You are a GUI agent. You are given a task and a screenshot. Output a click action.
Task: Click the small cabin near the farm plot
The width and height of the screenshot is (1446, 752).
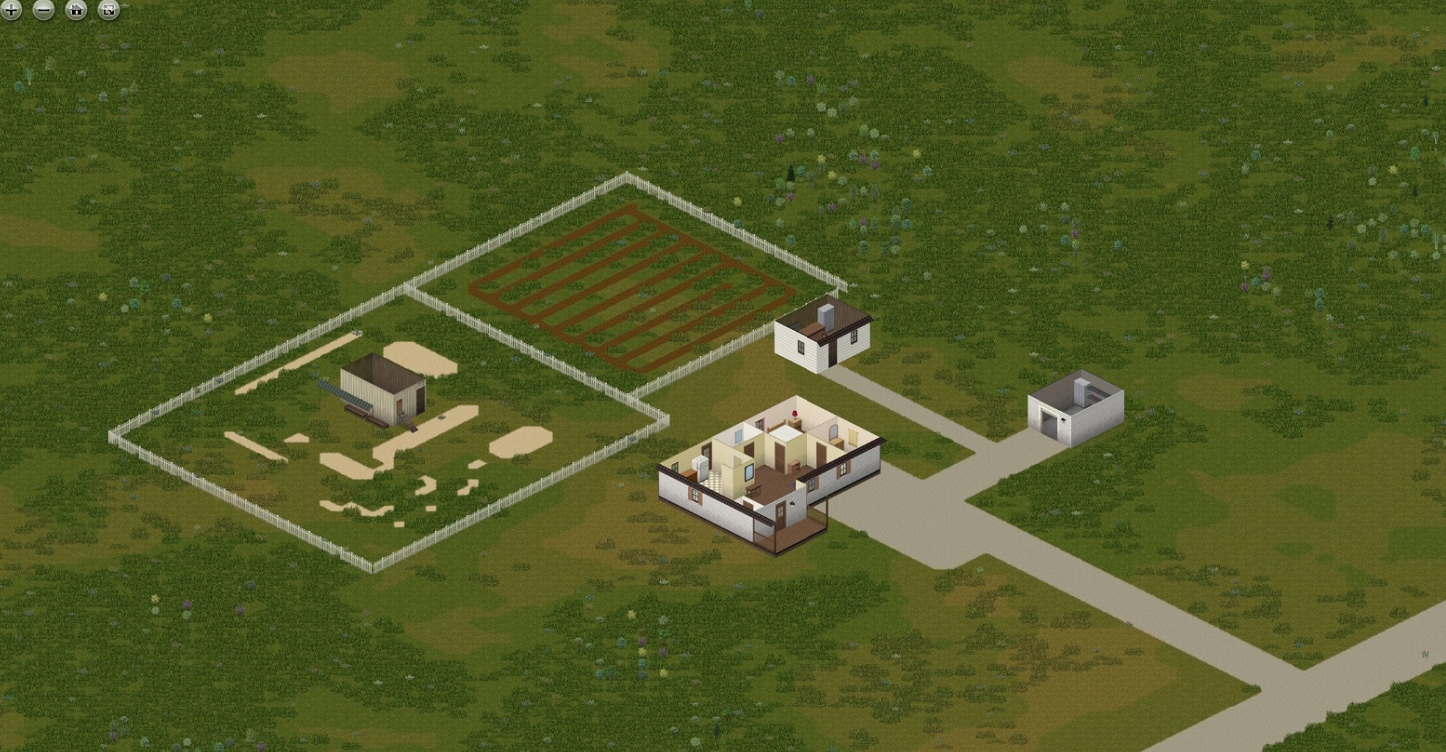point(820,340)
